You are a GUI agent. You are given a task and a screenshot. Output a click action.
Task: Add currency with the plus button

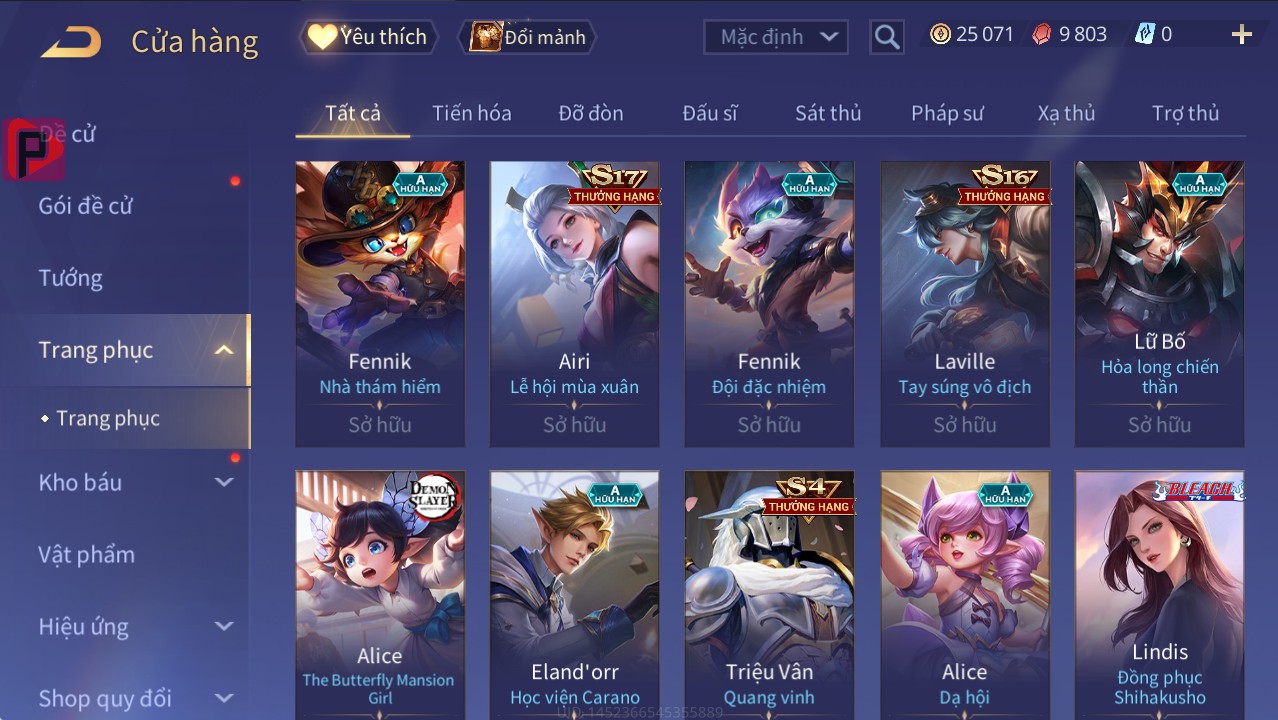point(1241,35)
